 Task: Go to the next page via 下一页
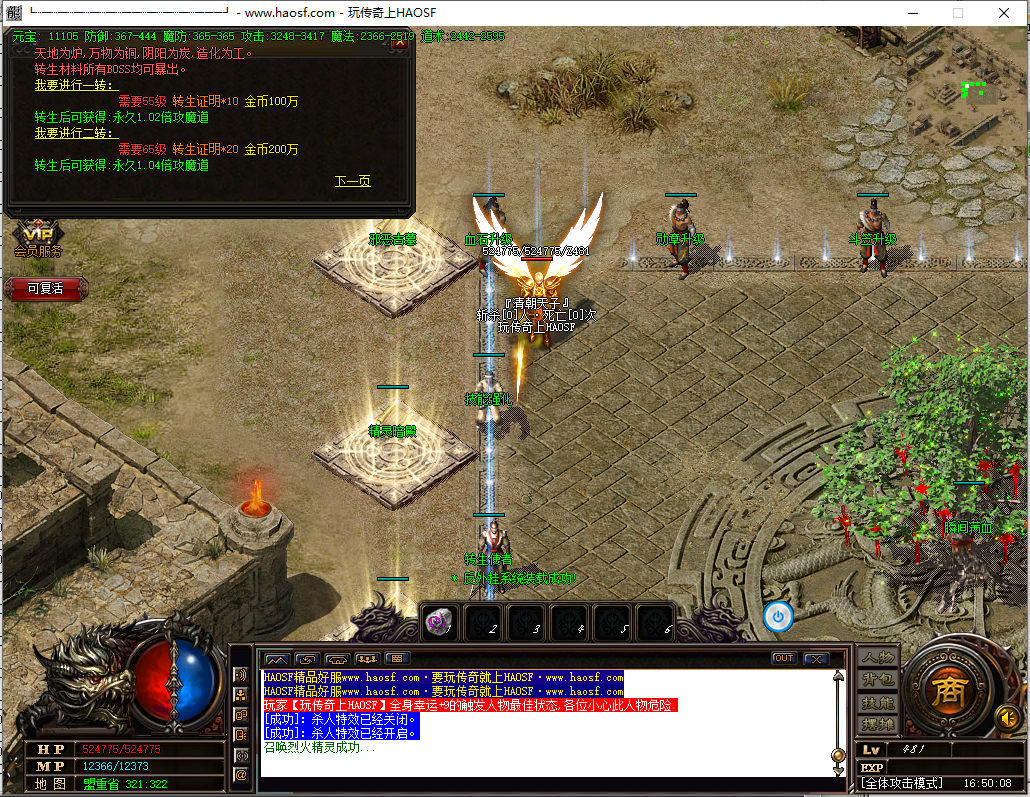(352, 182)
